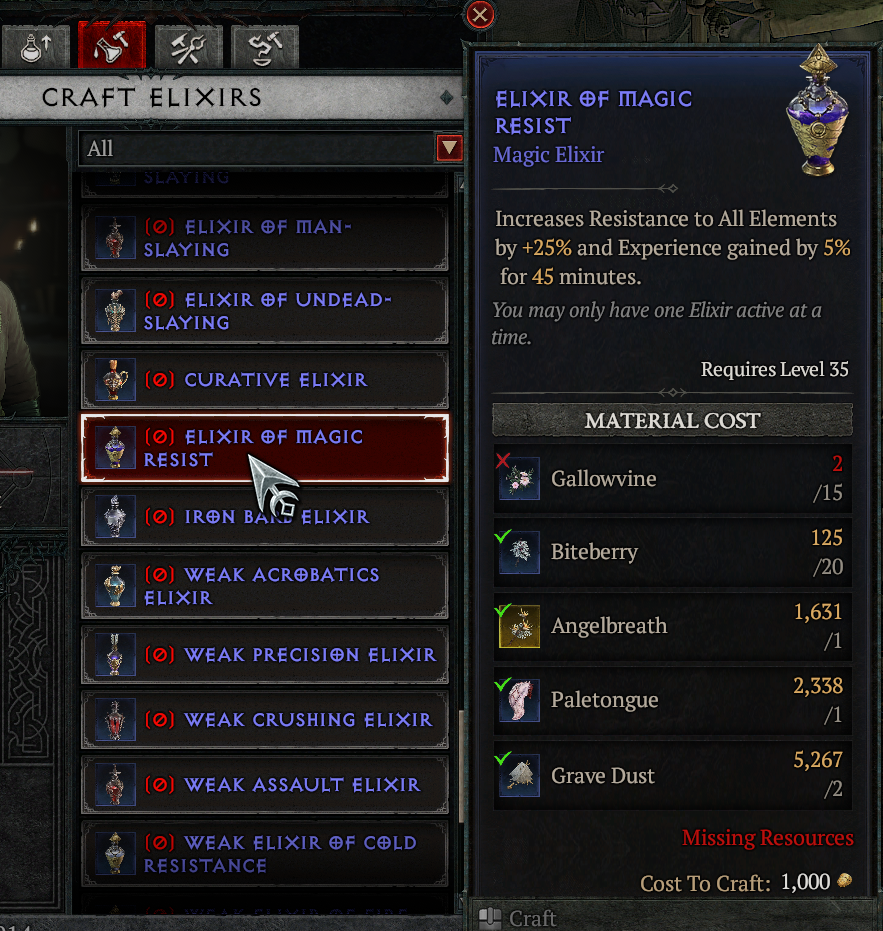
Task: Select Weak Acrobatics Elixir in the list
Action: [264, 586]
